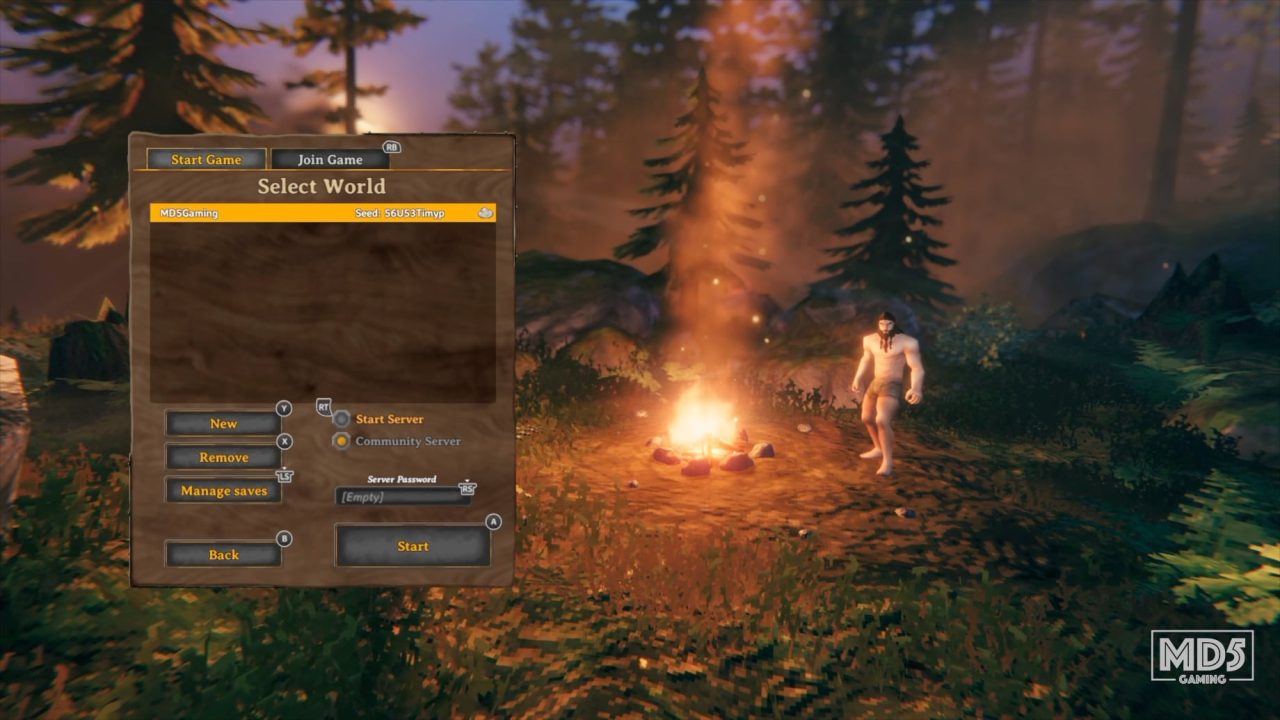Click the Remove button

point(223,456)
